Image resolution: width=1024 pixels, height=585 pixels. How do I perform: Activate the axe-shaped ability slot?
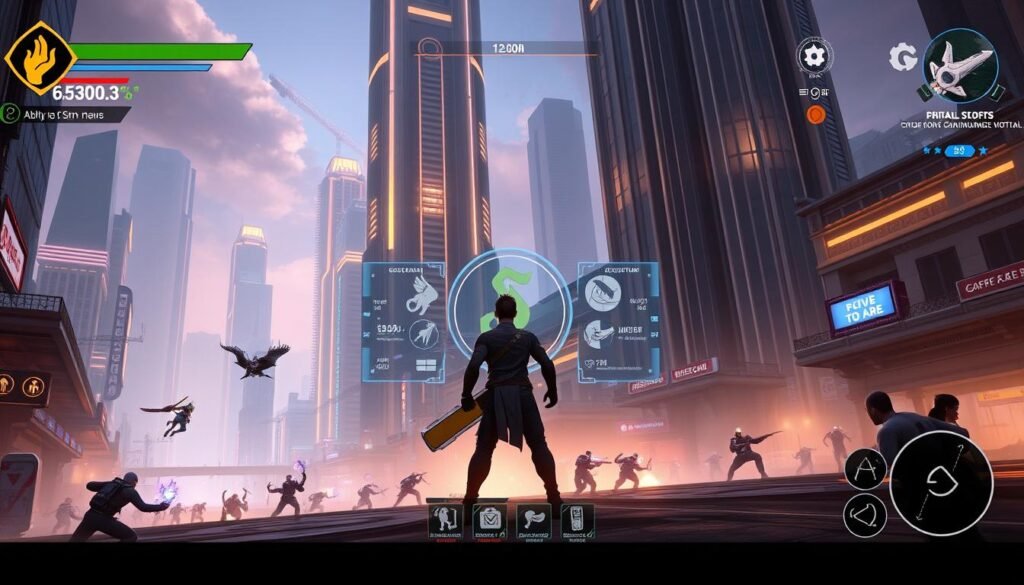(x=534, y=520)
